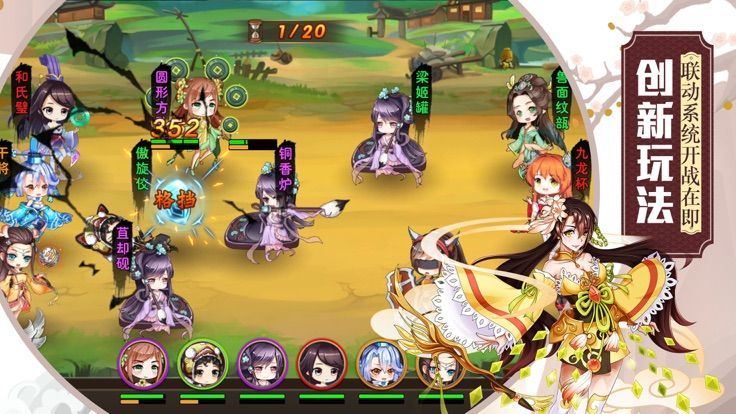Image resolution: width=736 pixels, height=414 pixels.
Task: Select the blue-haired hero portrait
Action: (x=381, y=363)
